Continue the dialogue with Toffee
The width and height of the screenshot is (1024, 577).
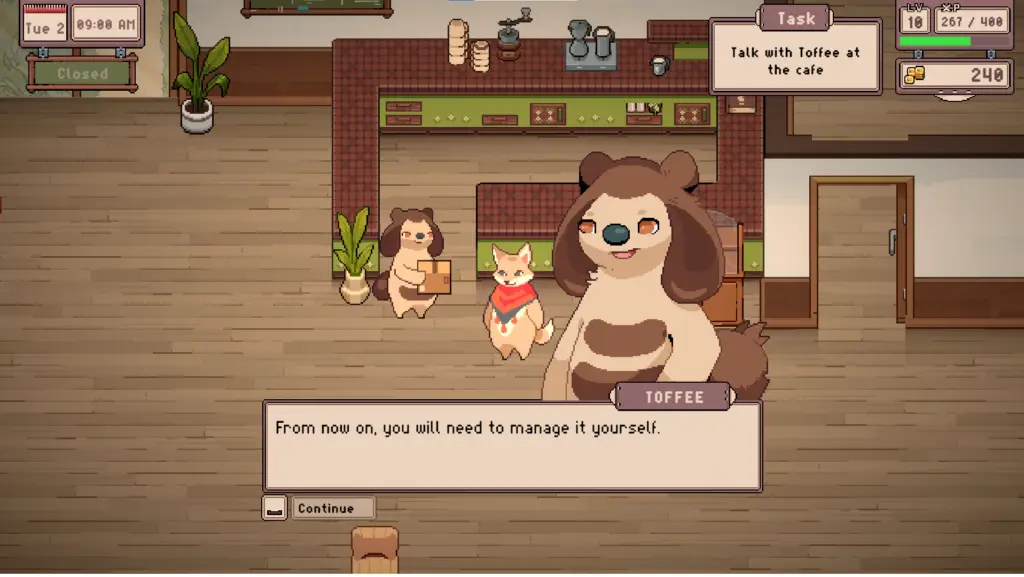click(325, 508)
